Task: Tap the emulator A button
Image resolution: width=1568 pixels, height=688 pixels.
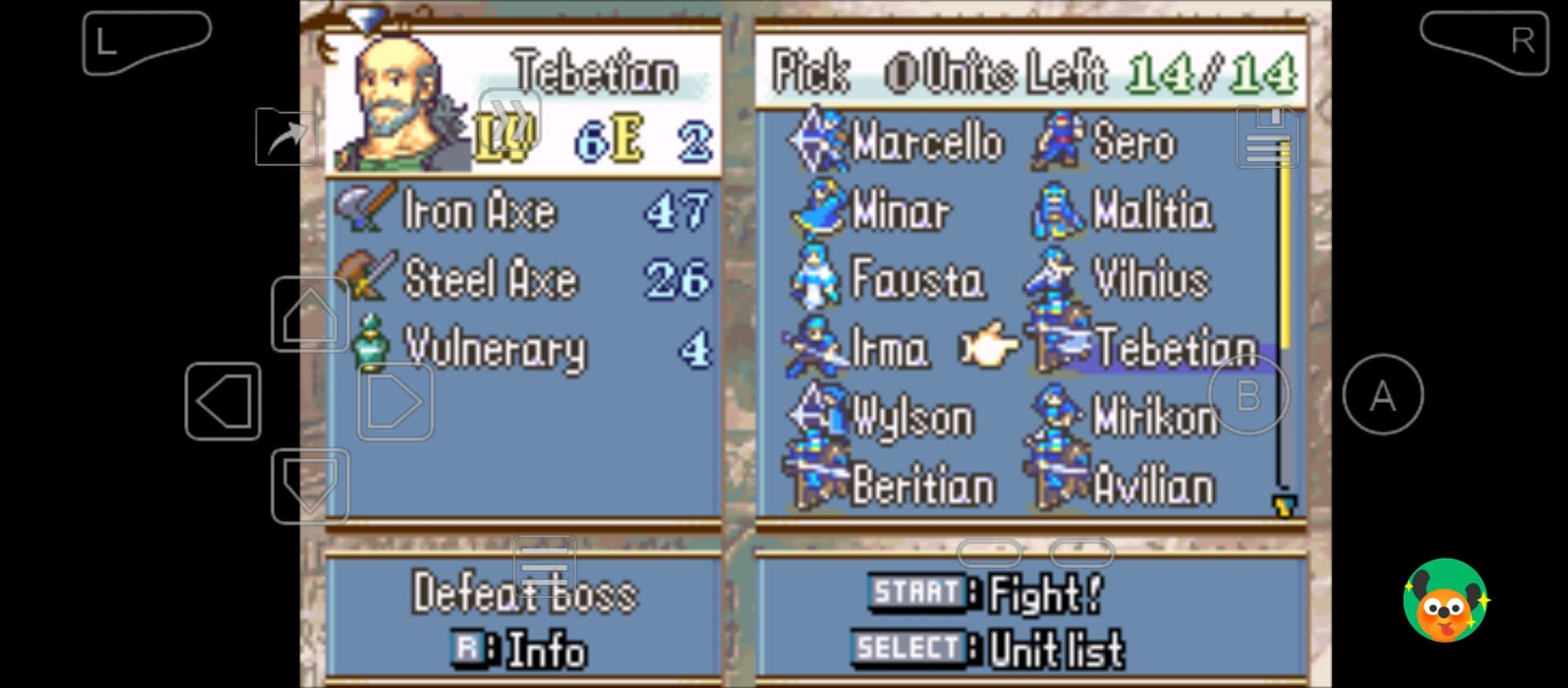Action: (x=1383, y=396)
